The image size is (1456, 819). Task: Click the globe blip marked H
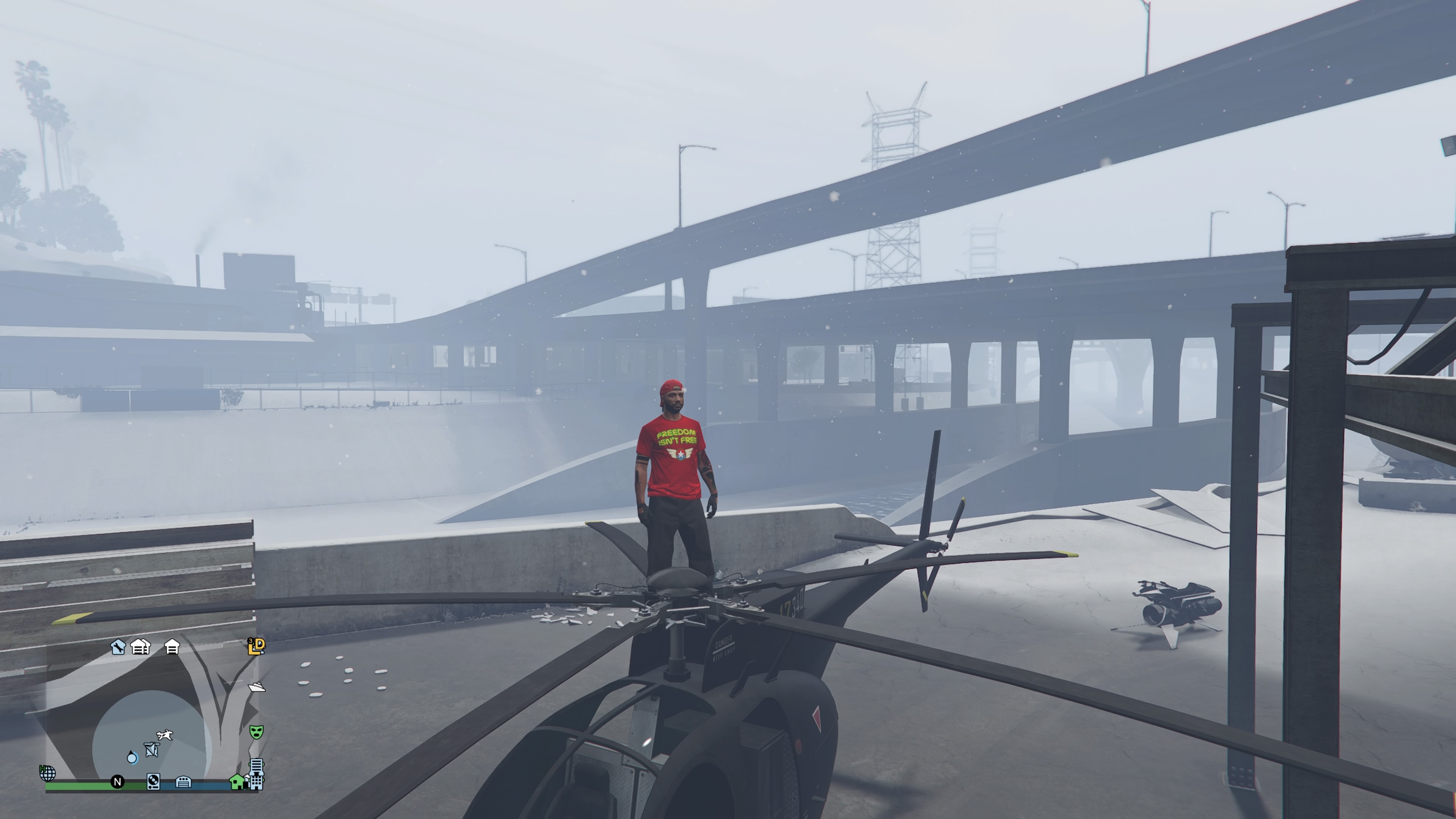pyautogui.click(x=47, y=773)
